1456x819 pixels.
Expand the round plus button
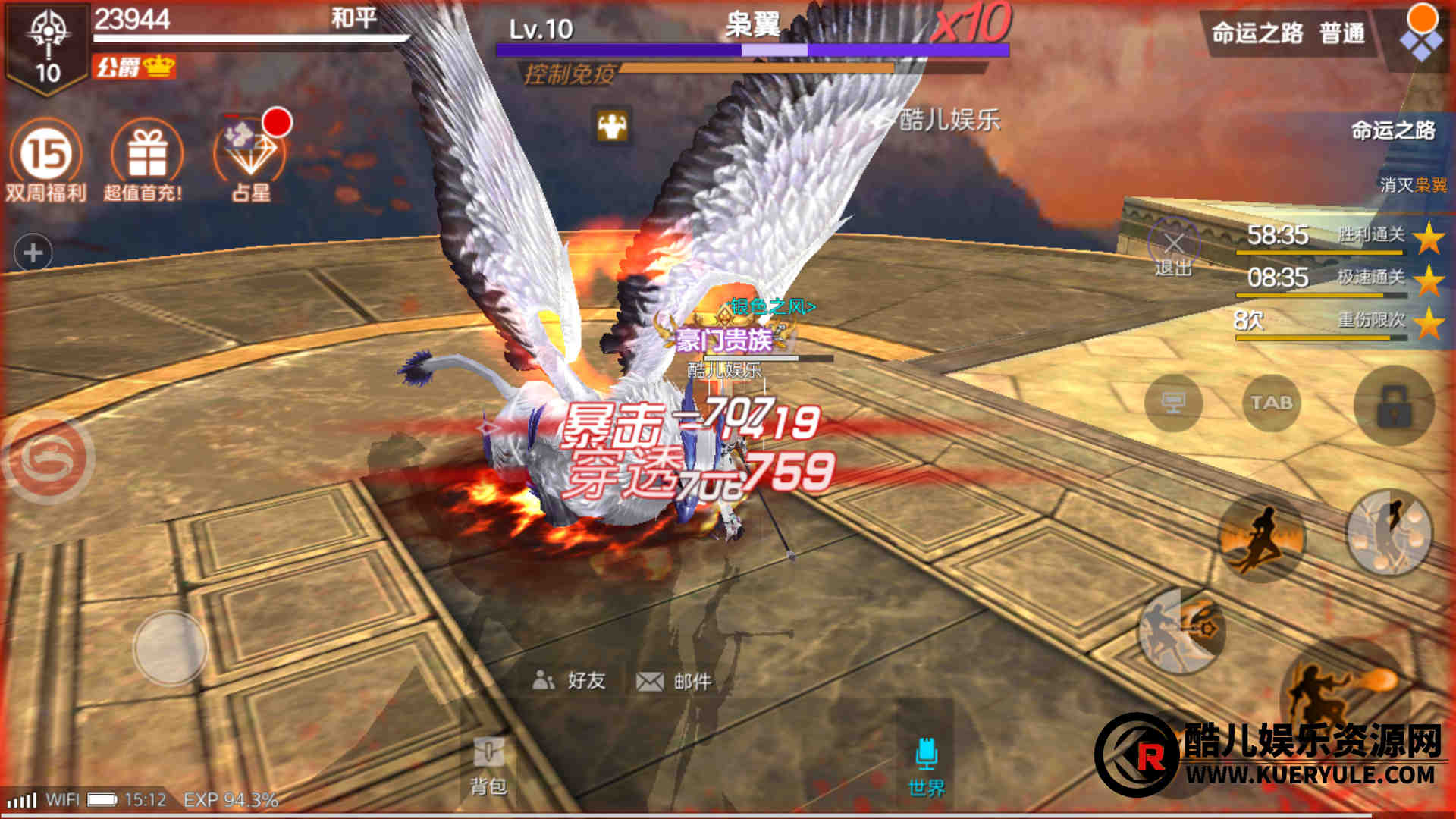point(33,253)
